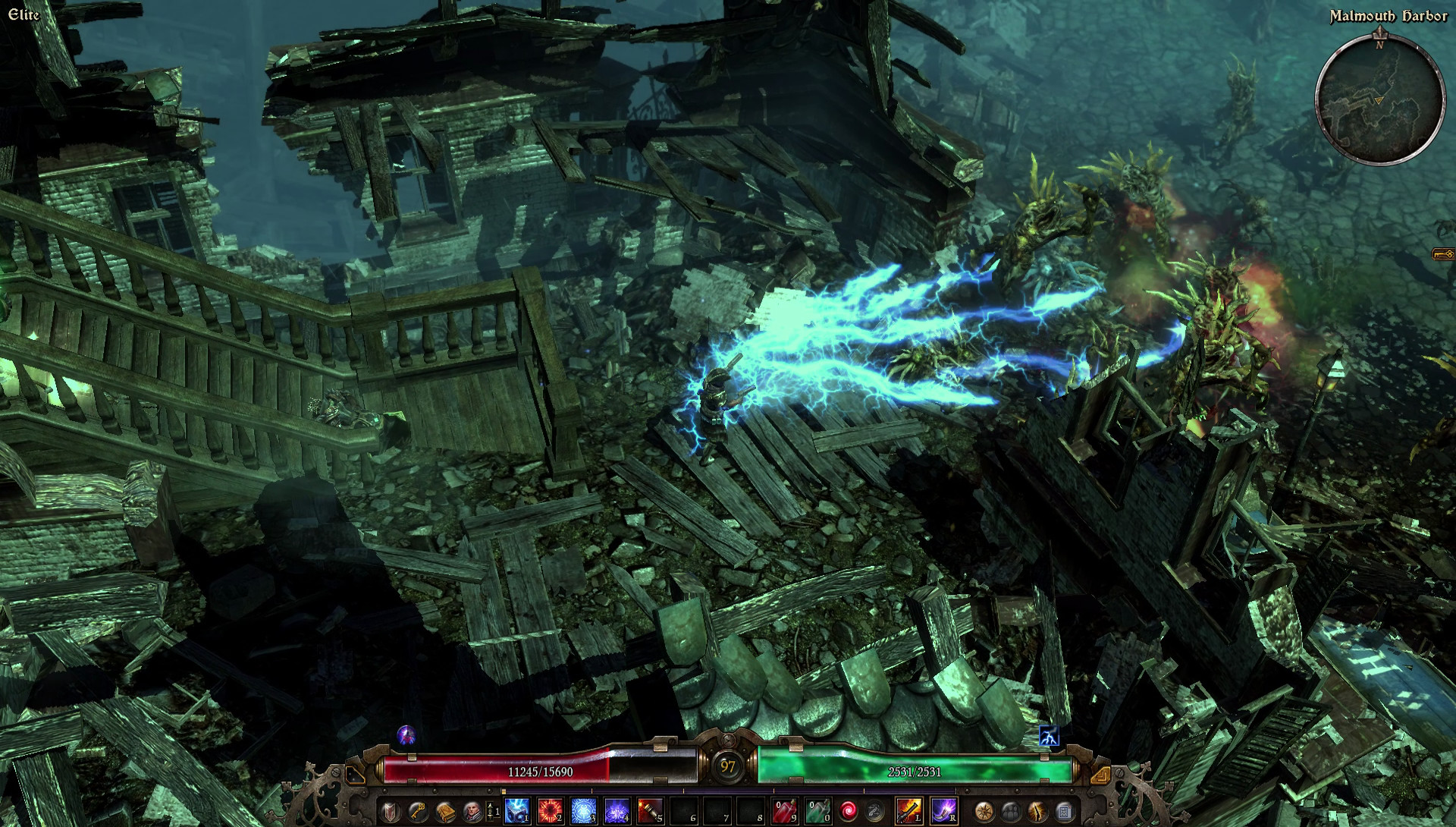Click the character portrait button
This screenshot has height=827, width=1456.
click(x=472, y=811)
